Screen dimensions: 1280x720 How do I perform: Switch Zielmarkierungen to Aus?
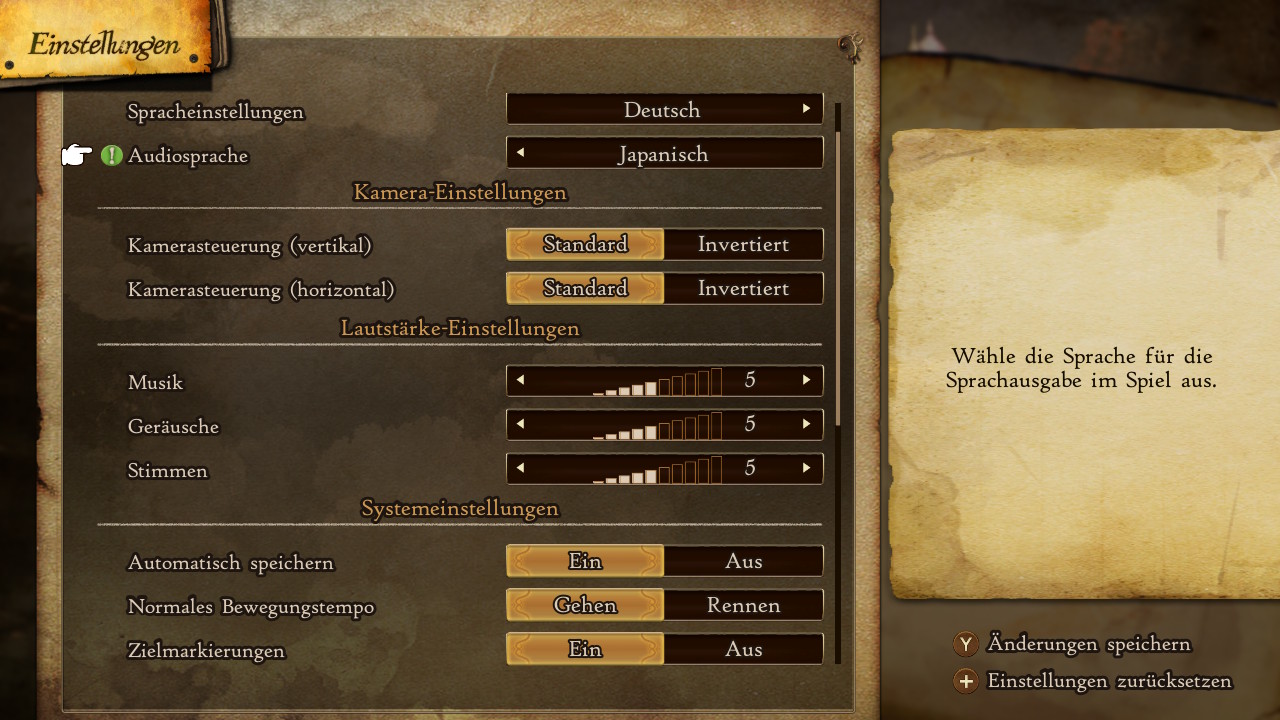(x=743, y=649)
